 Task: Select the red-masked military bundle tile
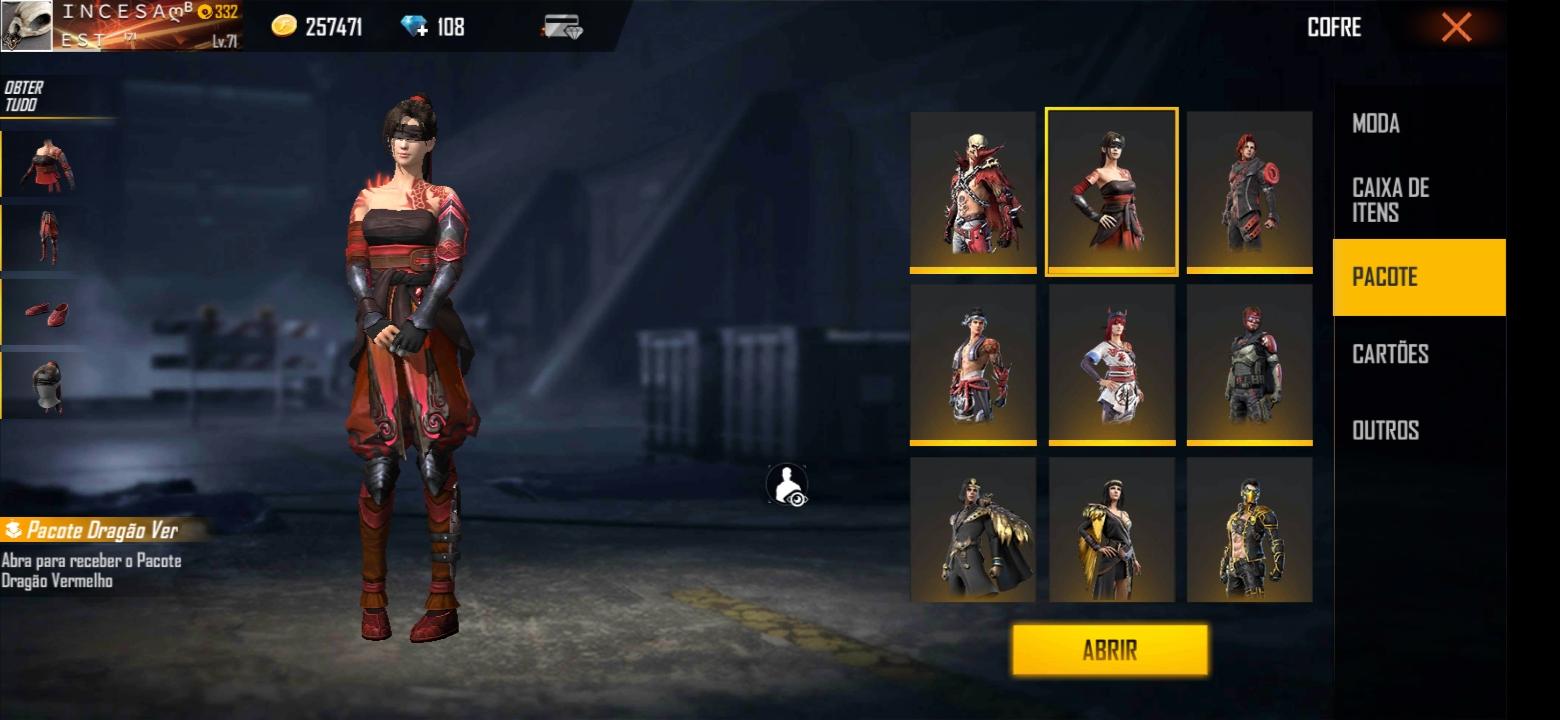pos(1249,363)
